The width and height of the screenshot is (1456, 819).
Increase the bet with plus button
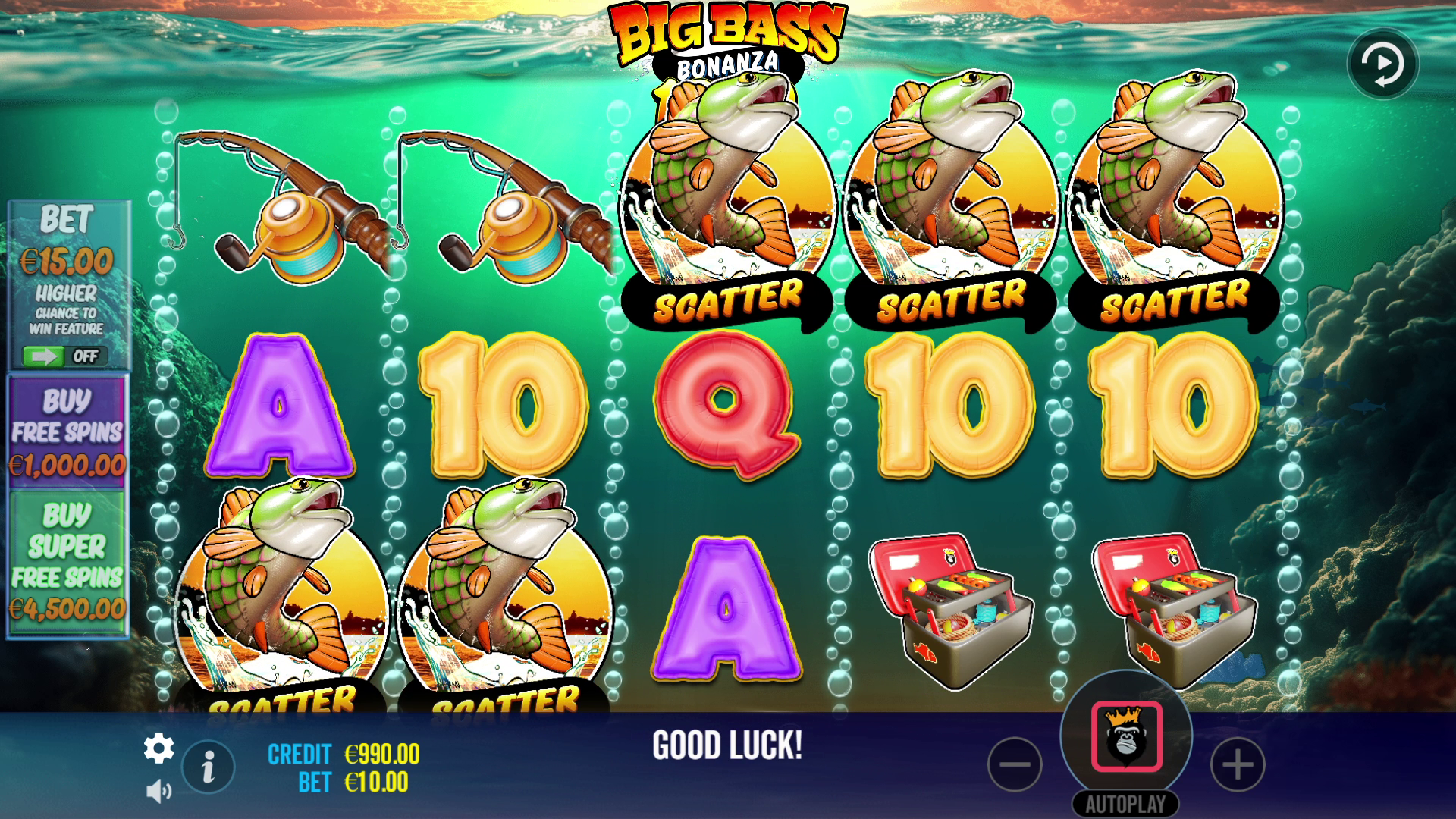[1238, 764]
